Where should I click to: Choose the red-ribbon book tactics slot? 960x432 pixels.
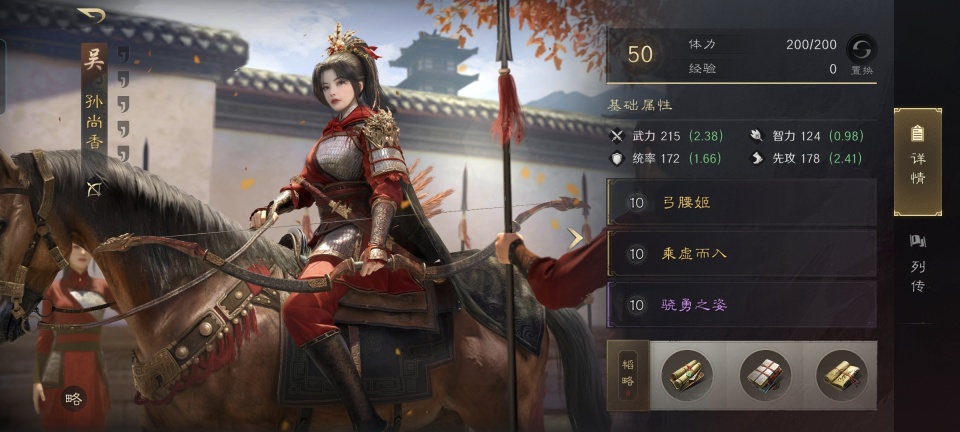765,375
